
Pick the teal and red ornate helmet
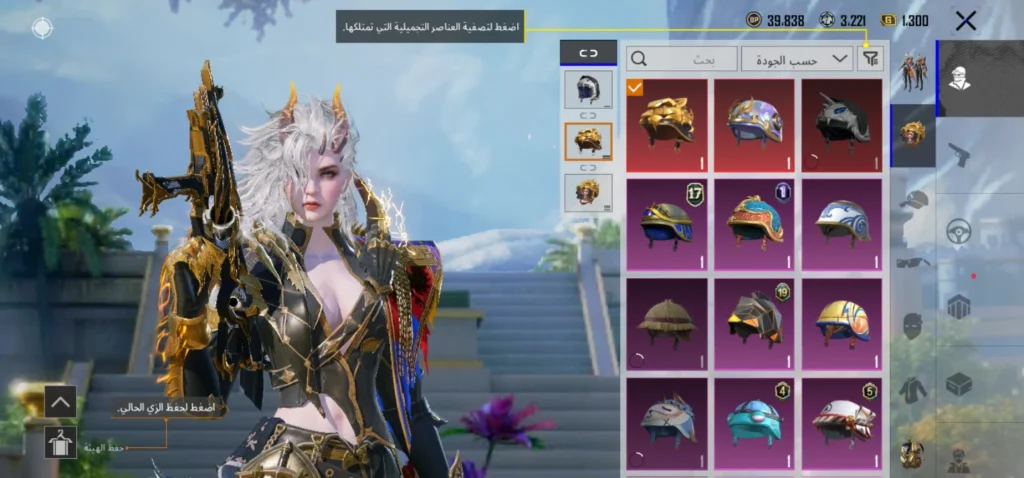tap(754, 222)
